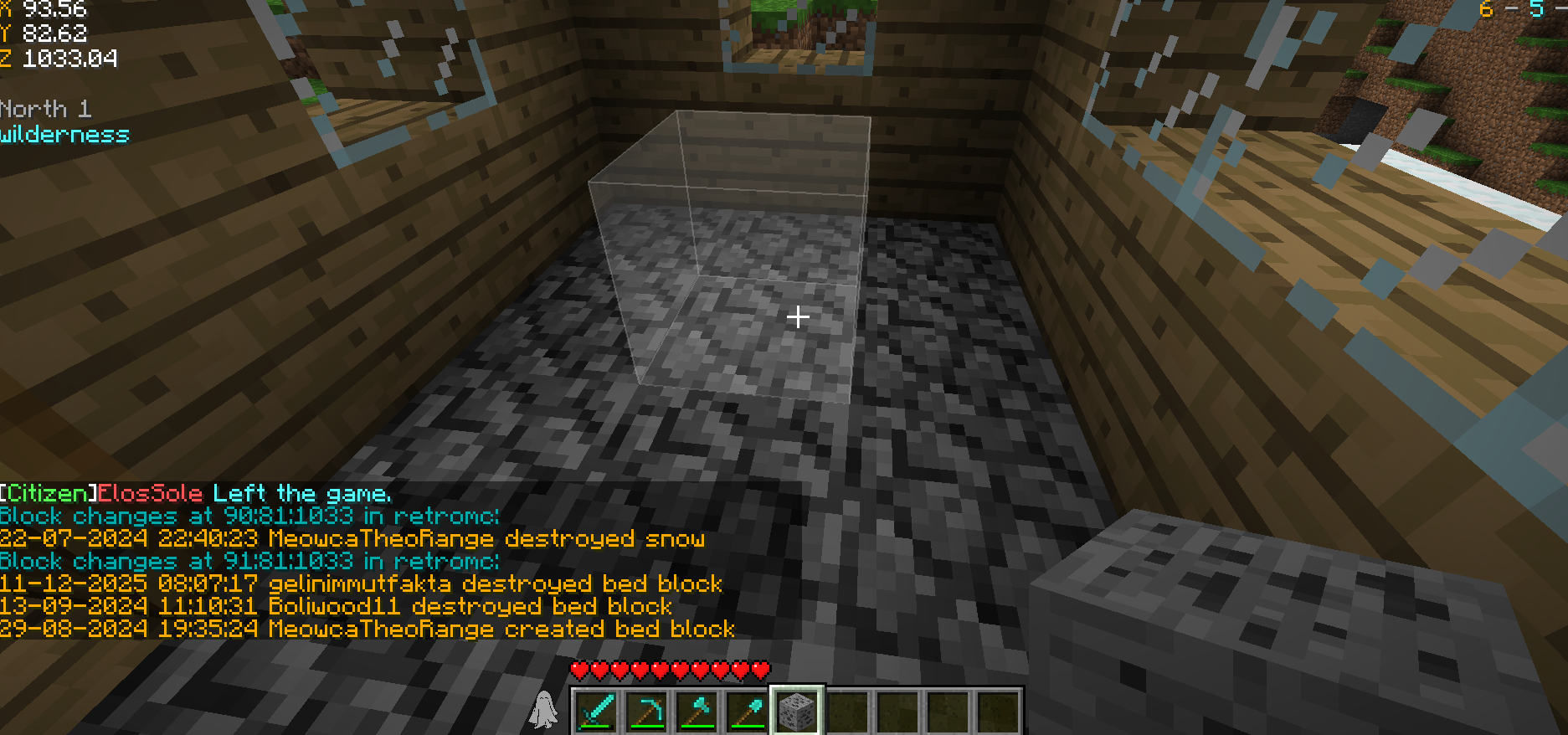Click the ghost icon beside the hotbar
This screenshot has width=1568, height=735.
[x=544, y=710]
